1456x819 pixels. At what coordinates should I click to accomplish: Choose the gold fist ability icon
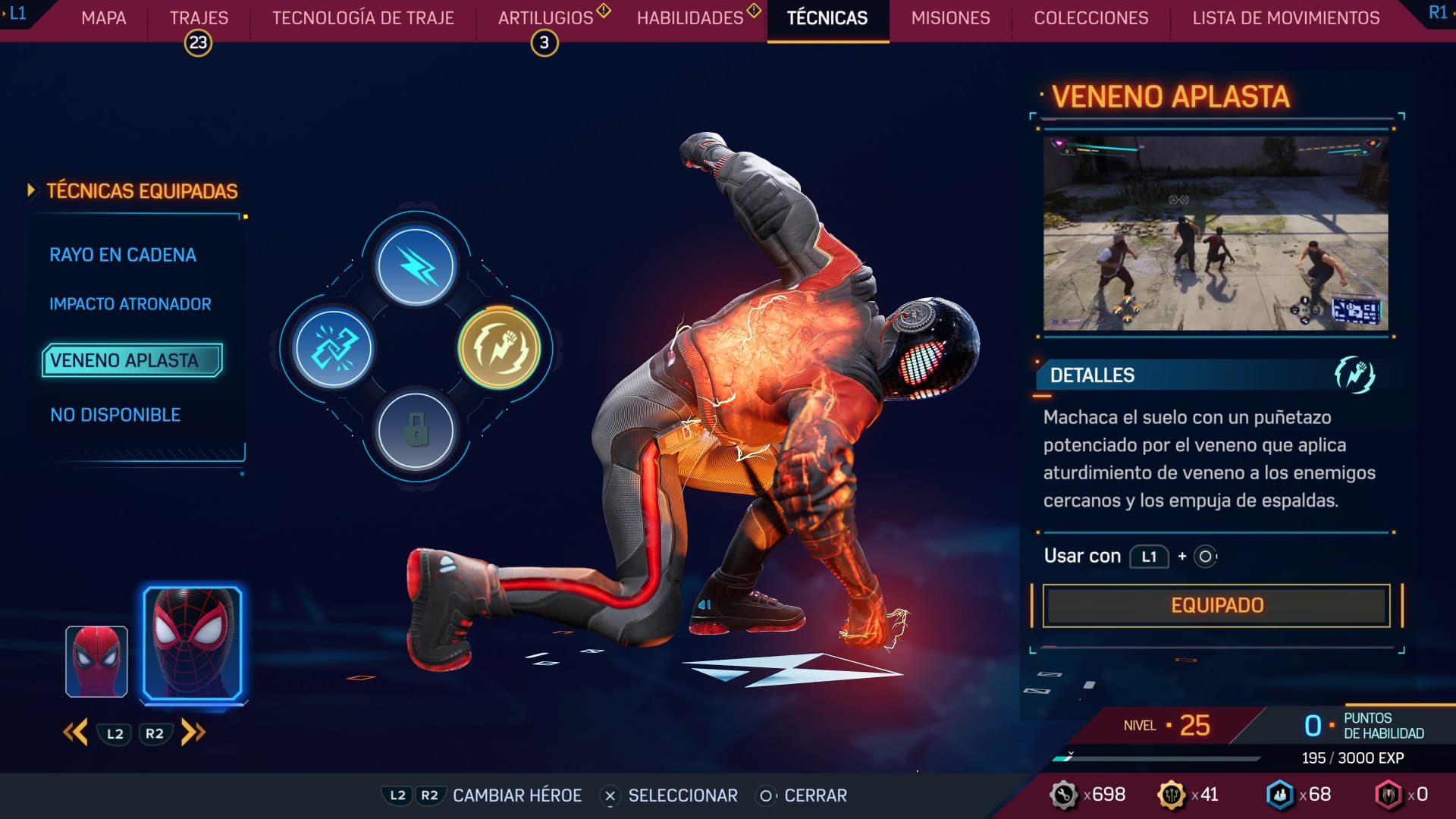[x=498, y=348]
